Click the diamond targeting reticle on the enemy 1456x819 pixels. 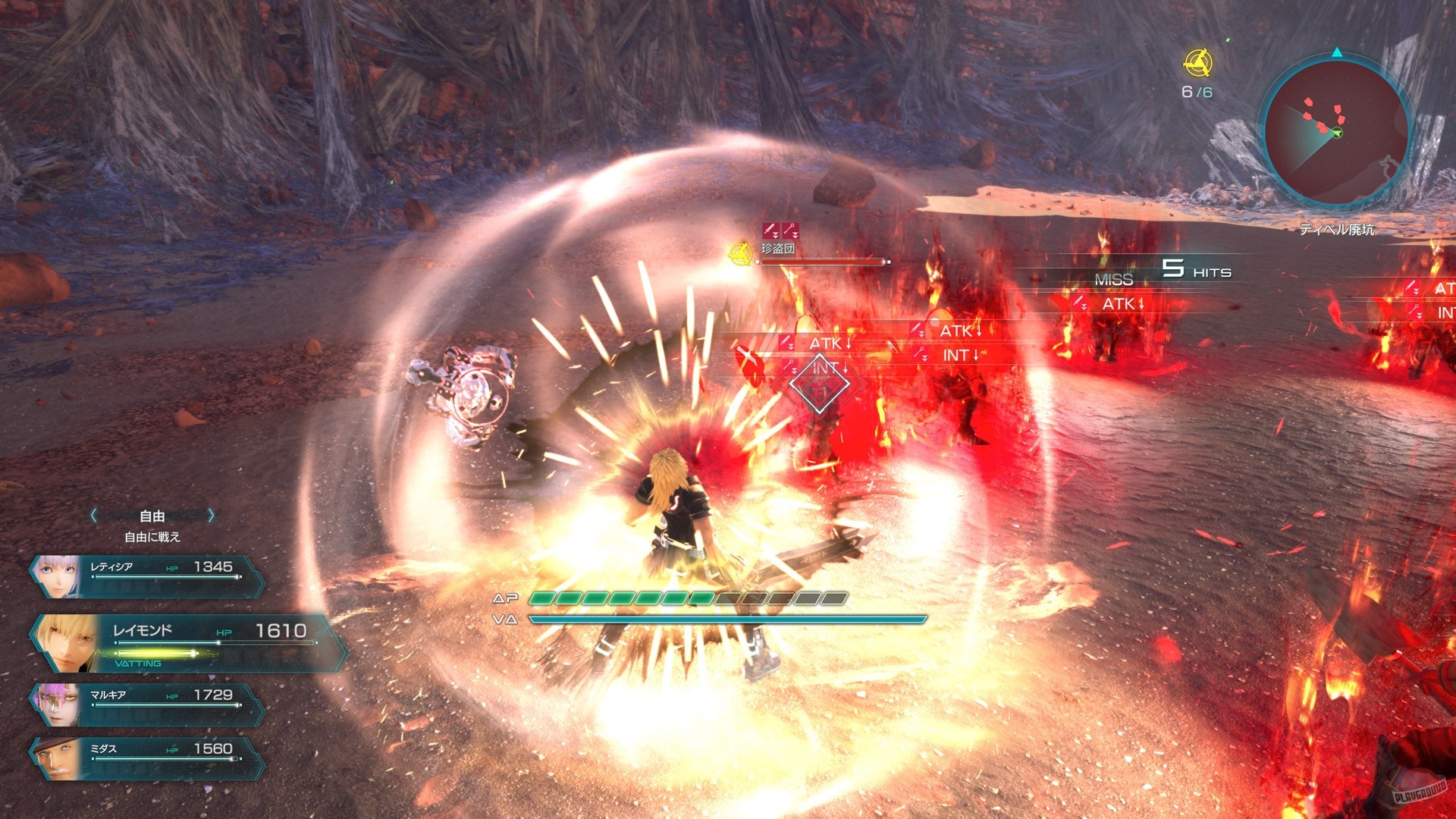820,383
